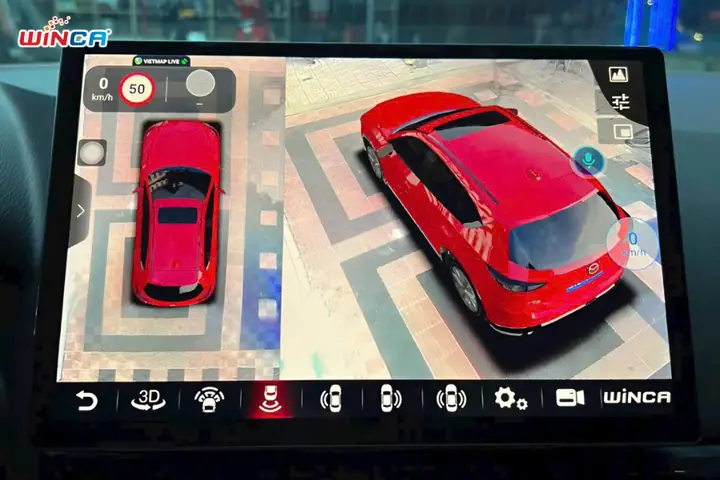720x480 pixels.
Task: Select the highlighted red rear camera view
Action: (270, 399)
